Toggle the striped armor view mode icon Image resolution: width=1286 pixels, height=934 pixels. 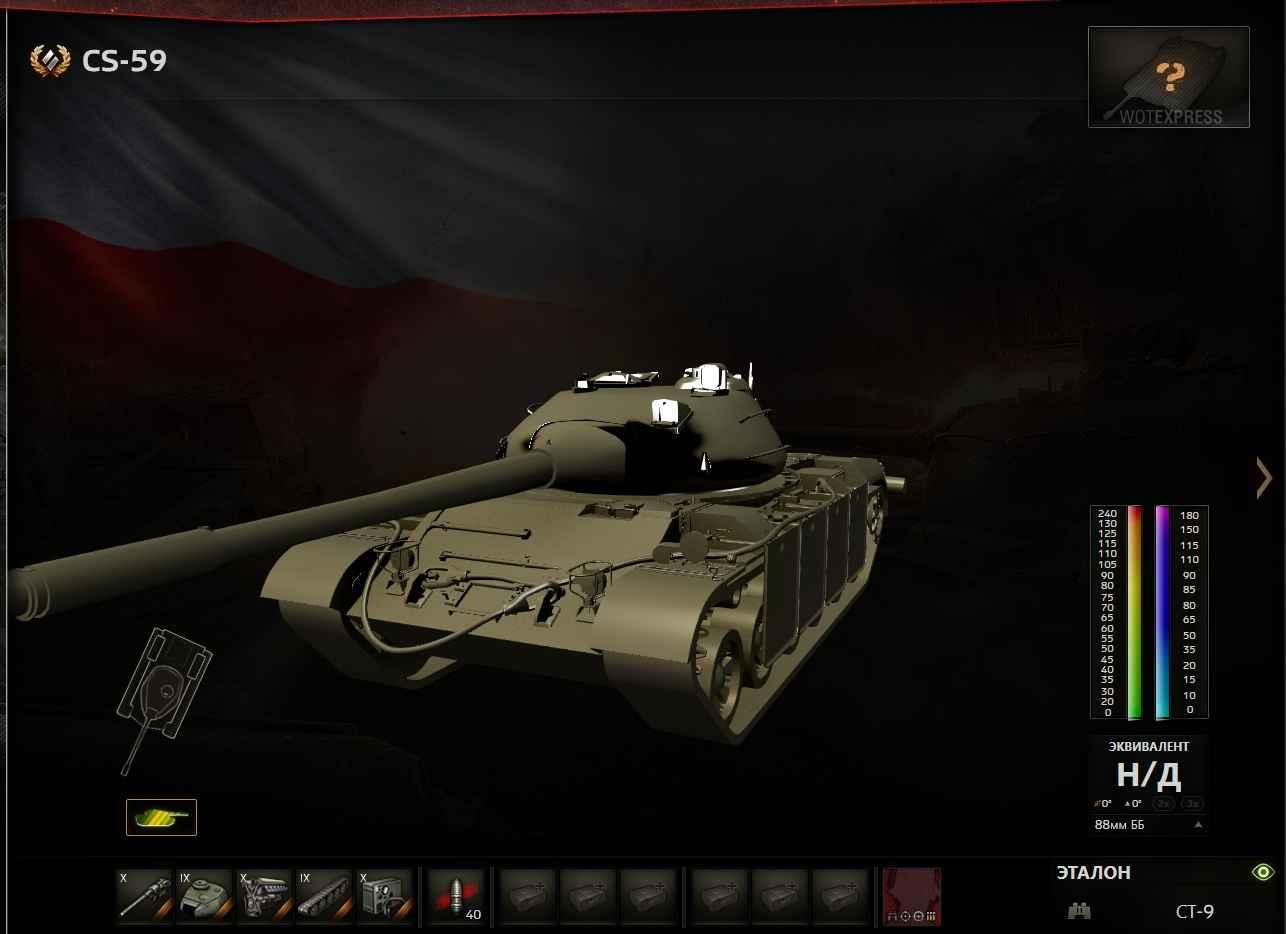[161, 817]
